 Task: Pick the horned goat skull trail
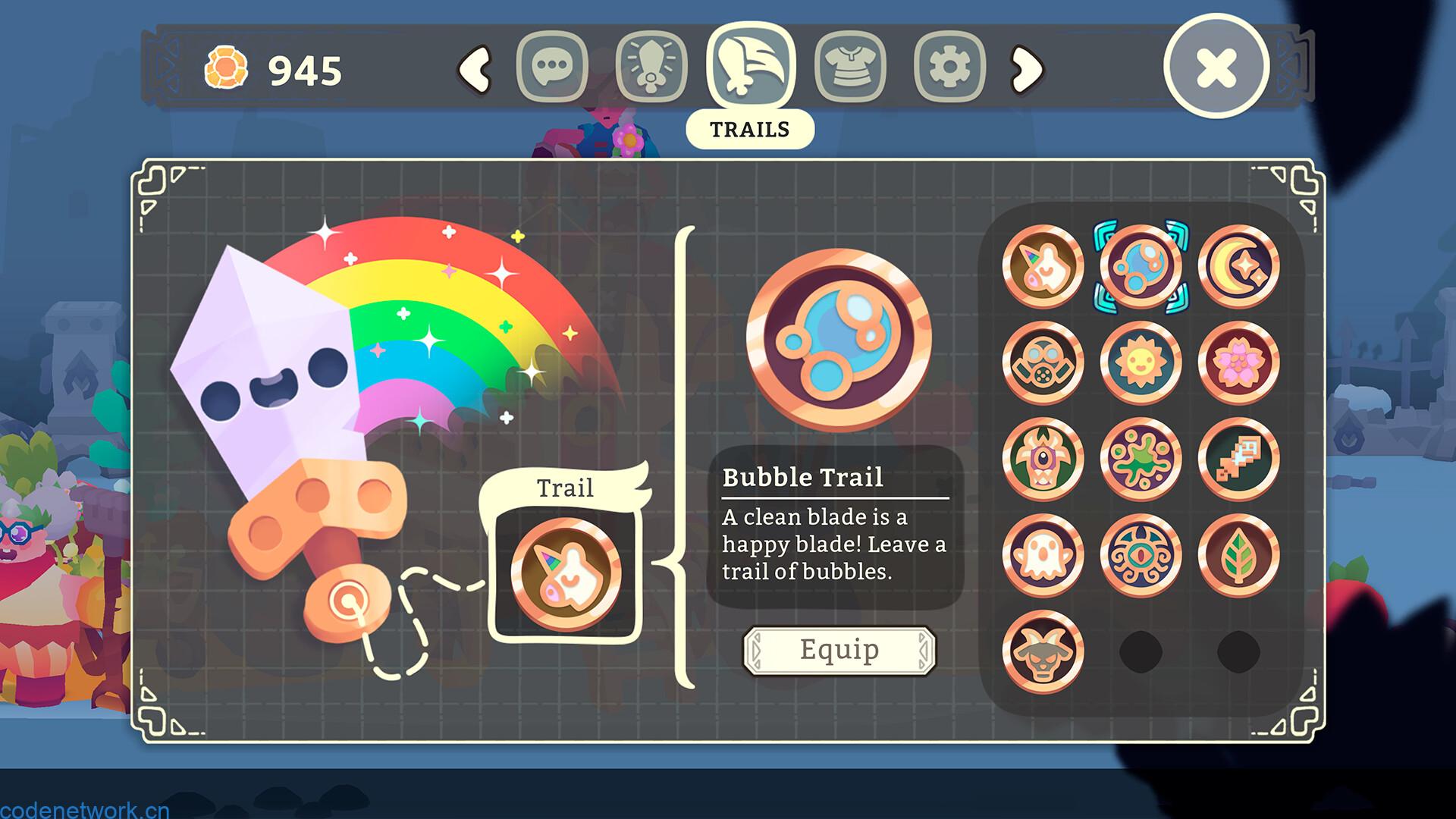[1043, 651]
